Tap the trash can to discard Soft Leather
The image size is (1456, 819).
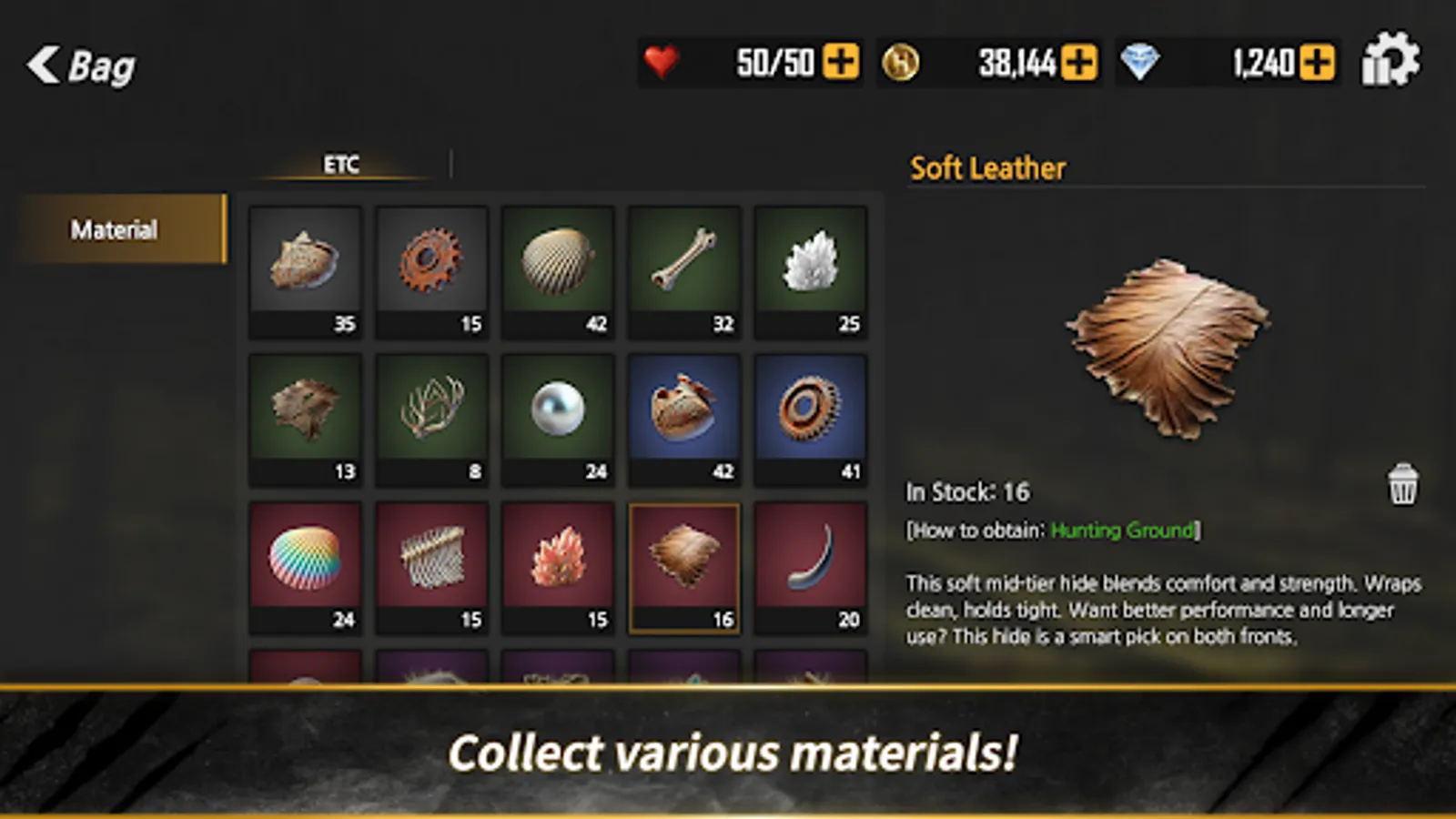click(1401, 484)
